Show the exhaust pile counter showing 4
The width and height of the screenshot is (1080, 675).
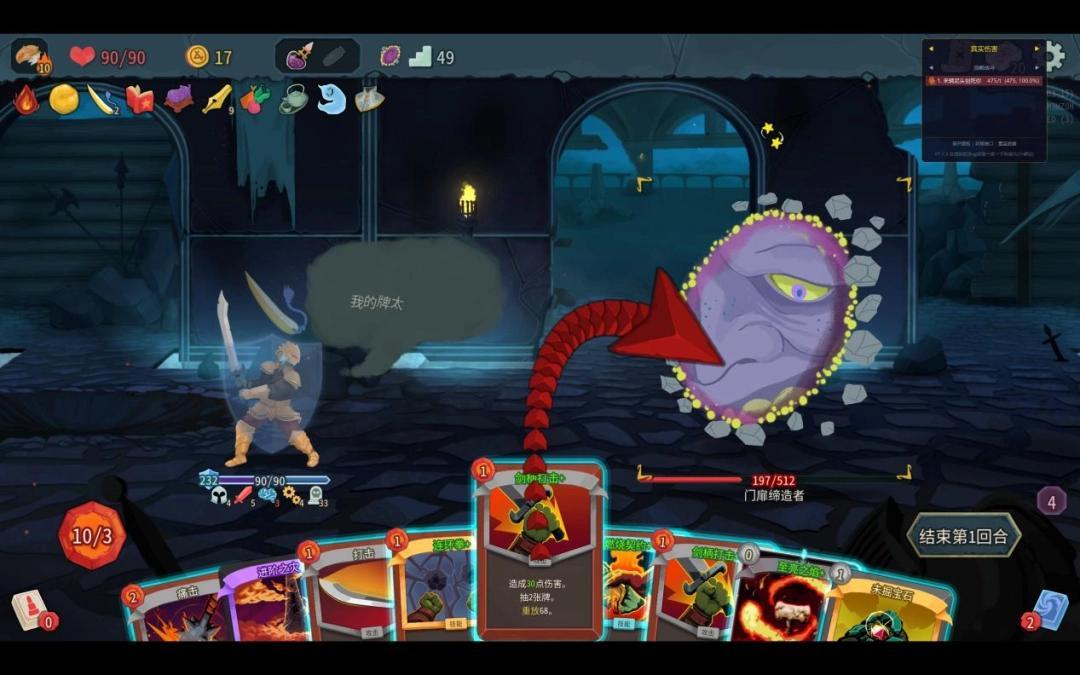[1051, 500]
